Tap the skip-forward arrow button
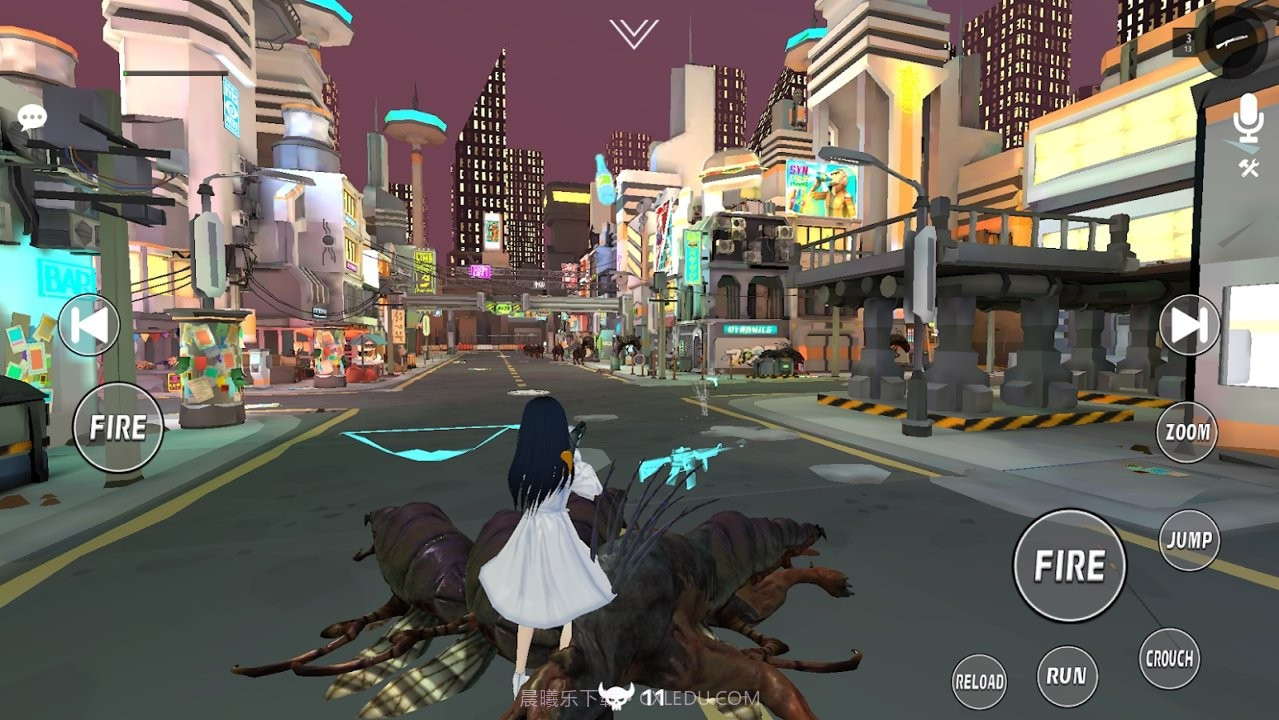Viewport: 1279px width, 720px height. pos(1190,325)
